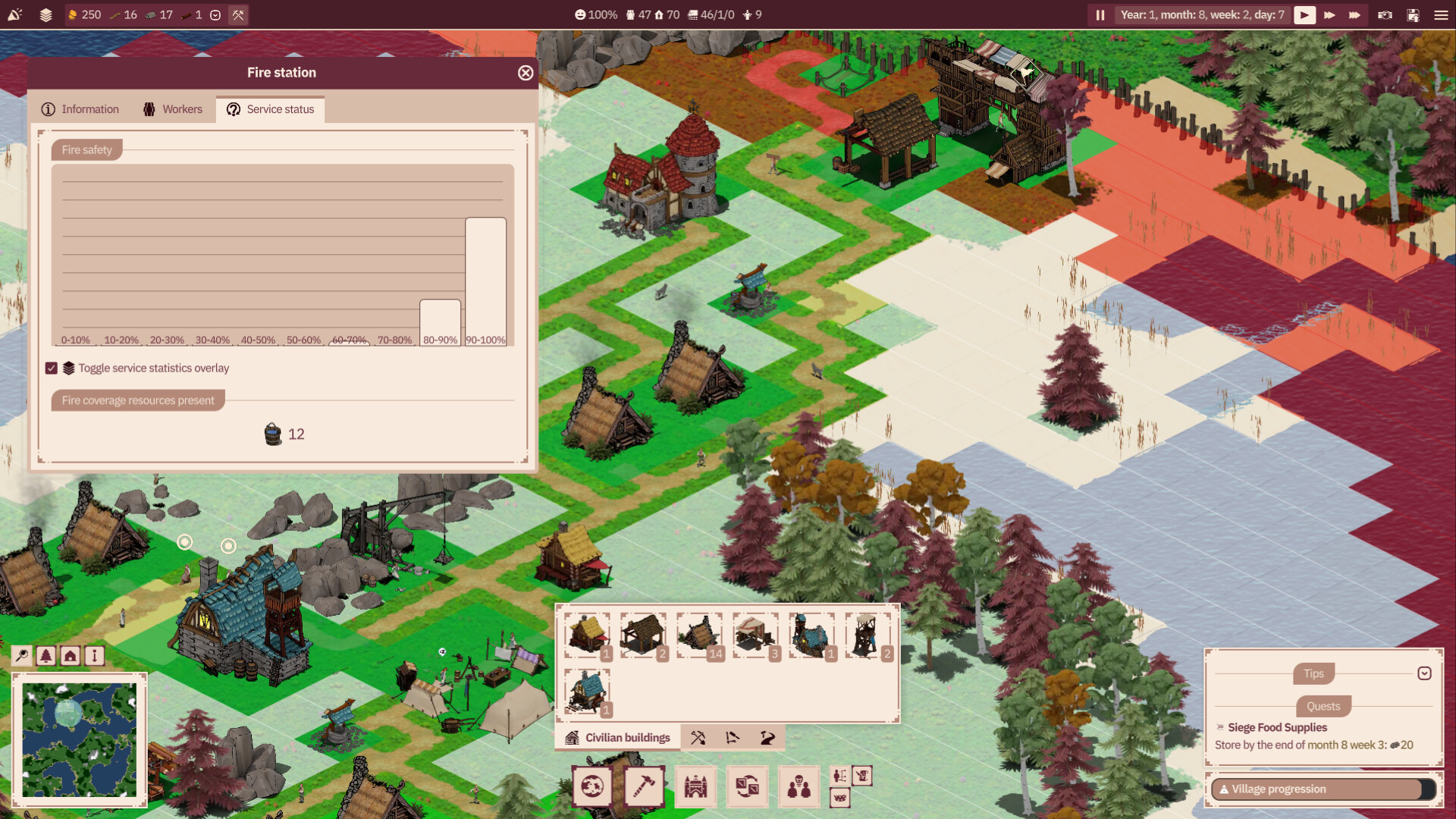1456x819 pixels.
Task: Open the Workers tab
Action: click(173, 109)
